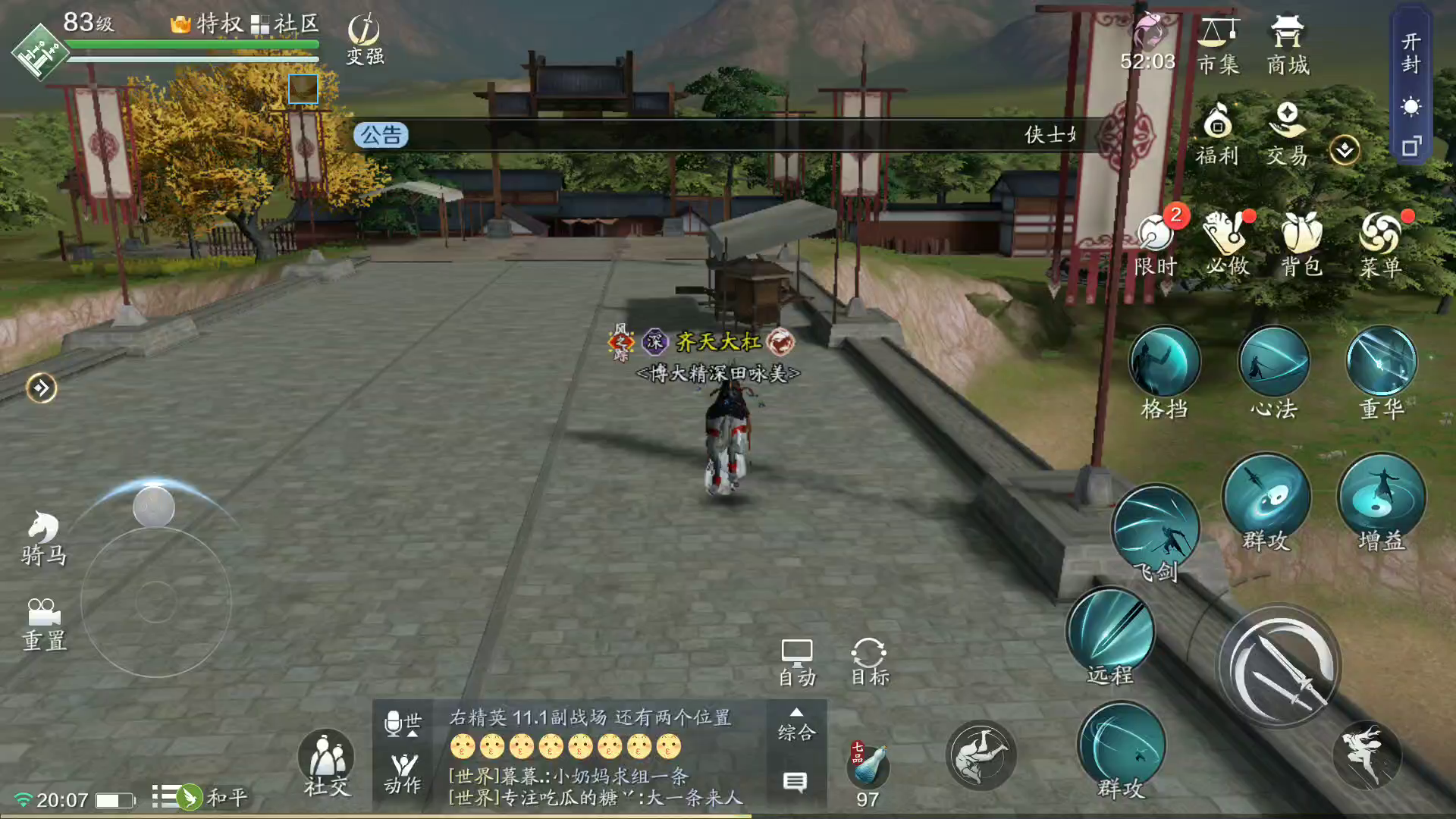
Task: Open the 商城 shop
Action: pyautogui.click(x=1288, y=45)
